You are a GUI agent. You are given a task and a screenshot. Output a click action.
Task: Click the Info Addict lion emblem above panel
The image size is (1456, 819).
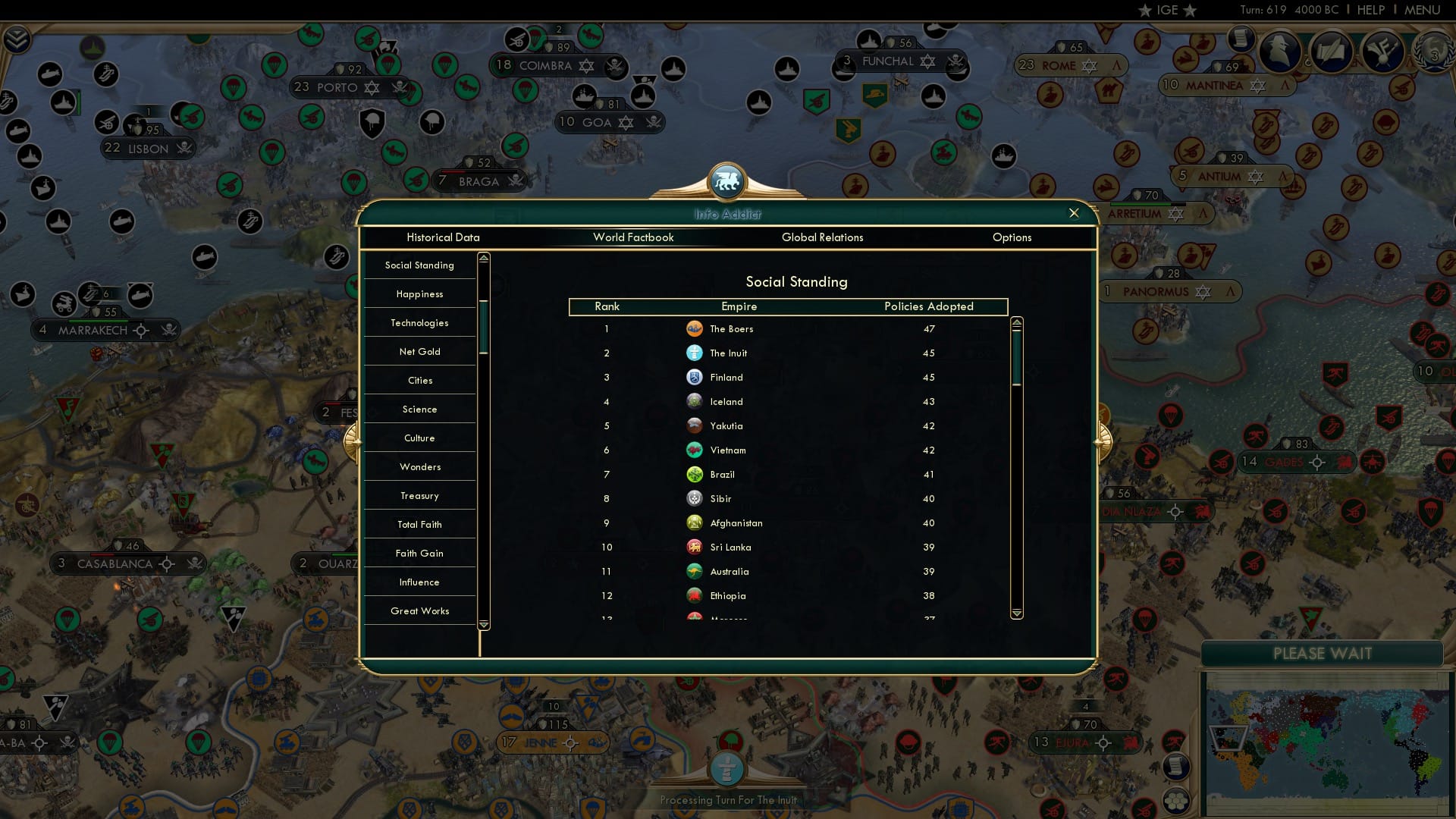point(727,180)
